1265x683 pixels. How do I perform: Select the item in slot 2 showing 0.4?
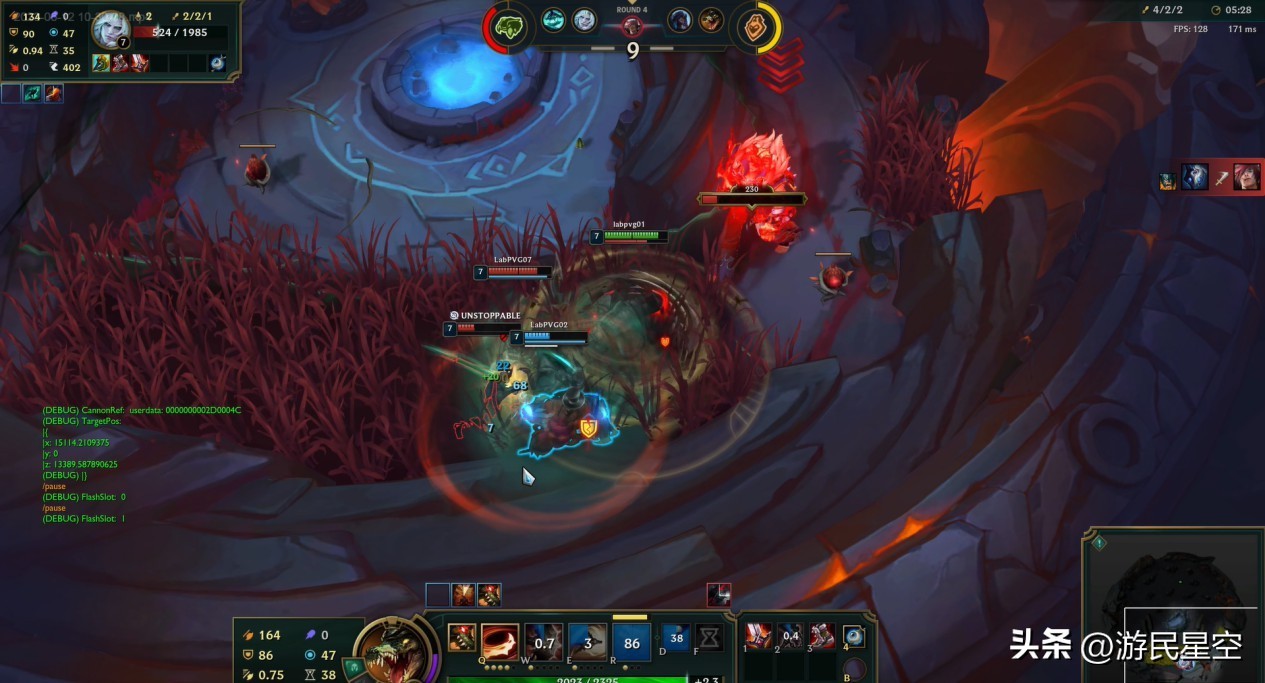pyautogui.click(x=791, y=635)
